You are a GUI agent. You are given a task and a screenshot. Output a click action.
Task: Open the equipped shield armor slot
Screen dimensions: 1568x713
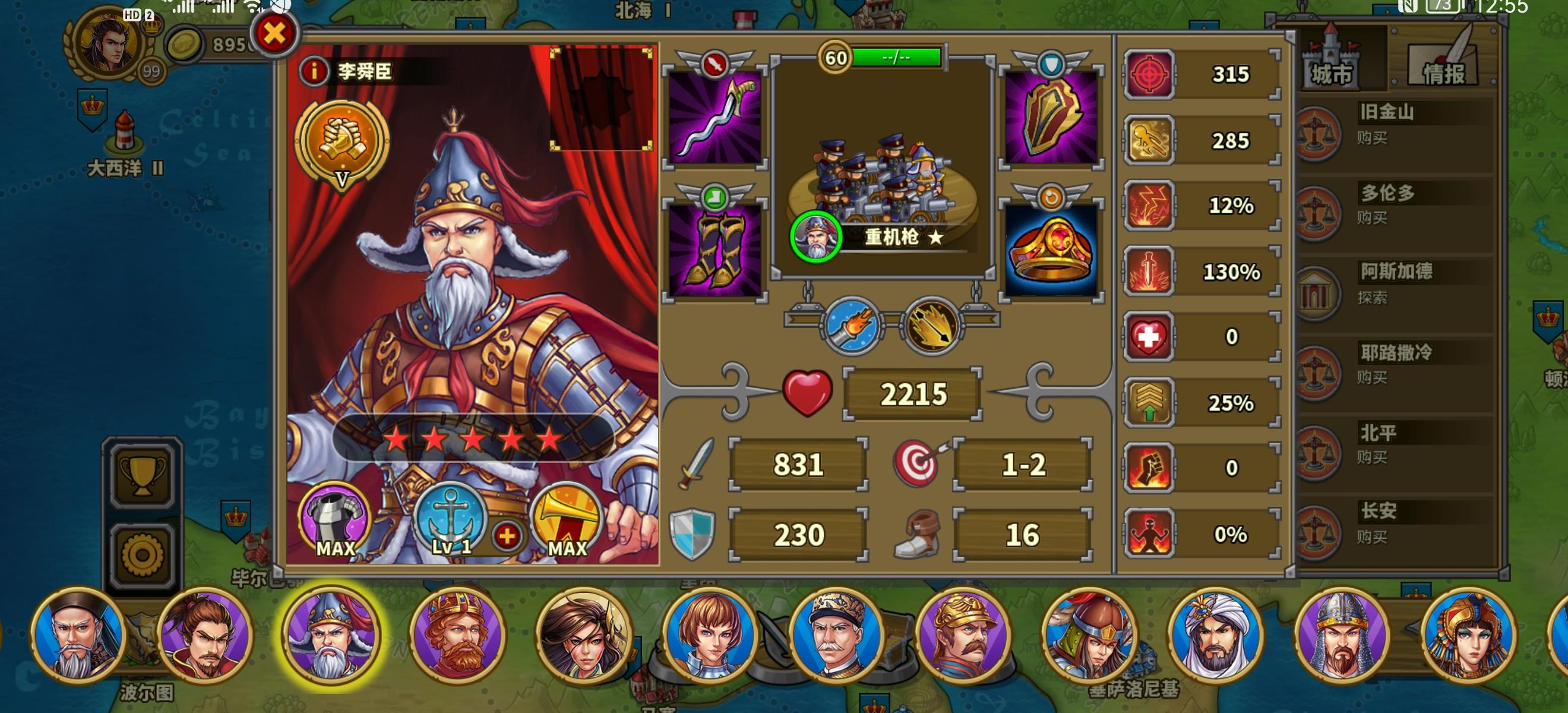pos(1050,116)
